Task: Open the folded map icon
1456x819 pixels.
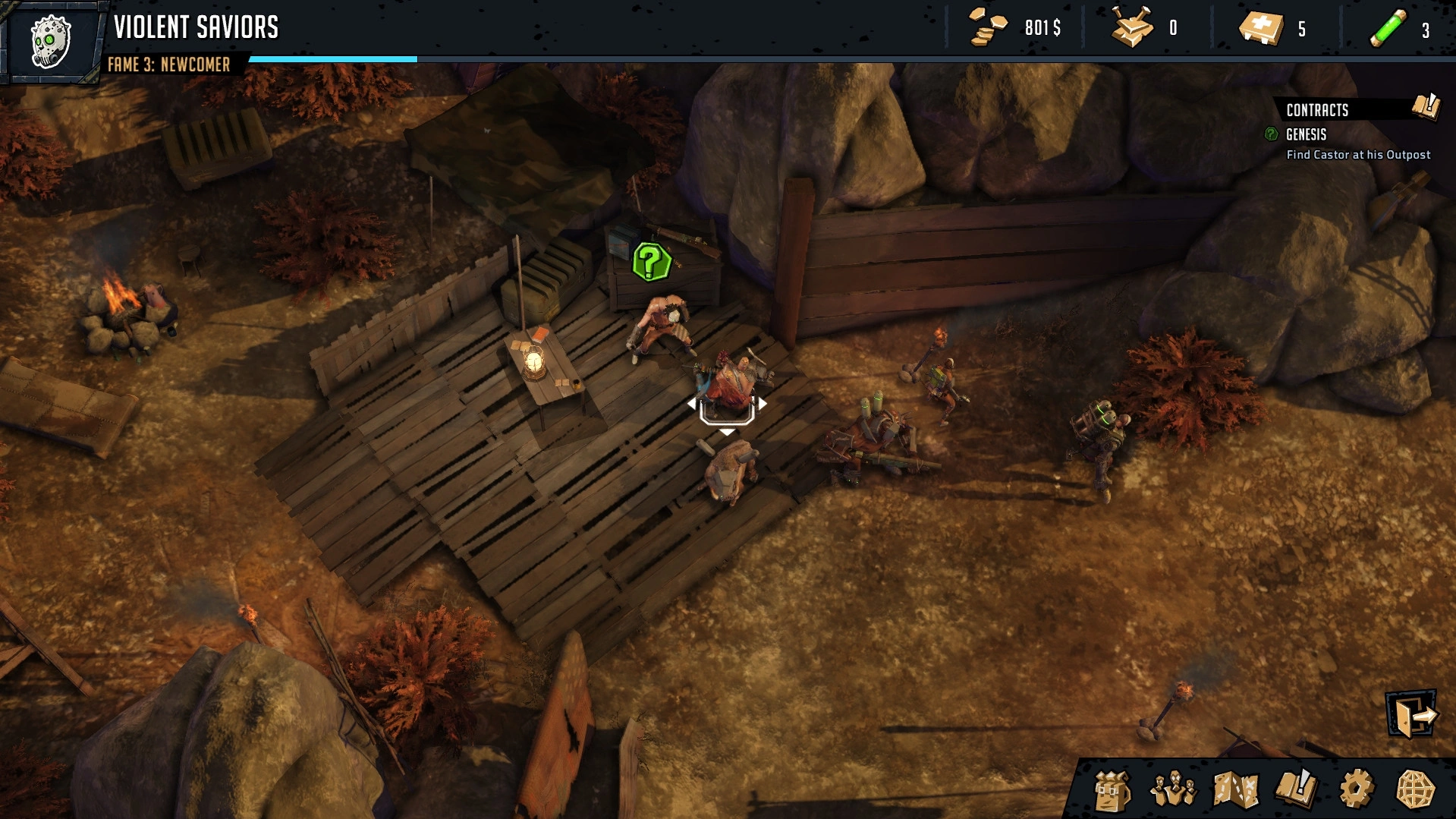Action: pyautogui.click(x=1235, y=790)
